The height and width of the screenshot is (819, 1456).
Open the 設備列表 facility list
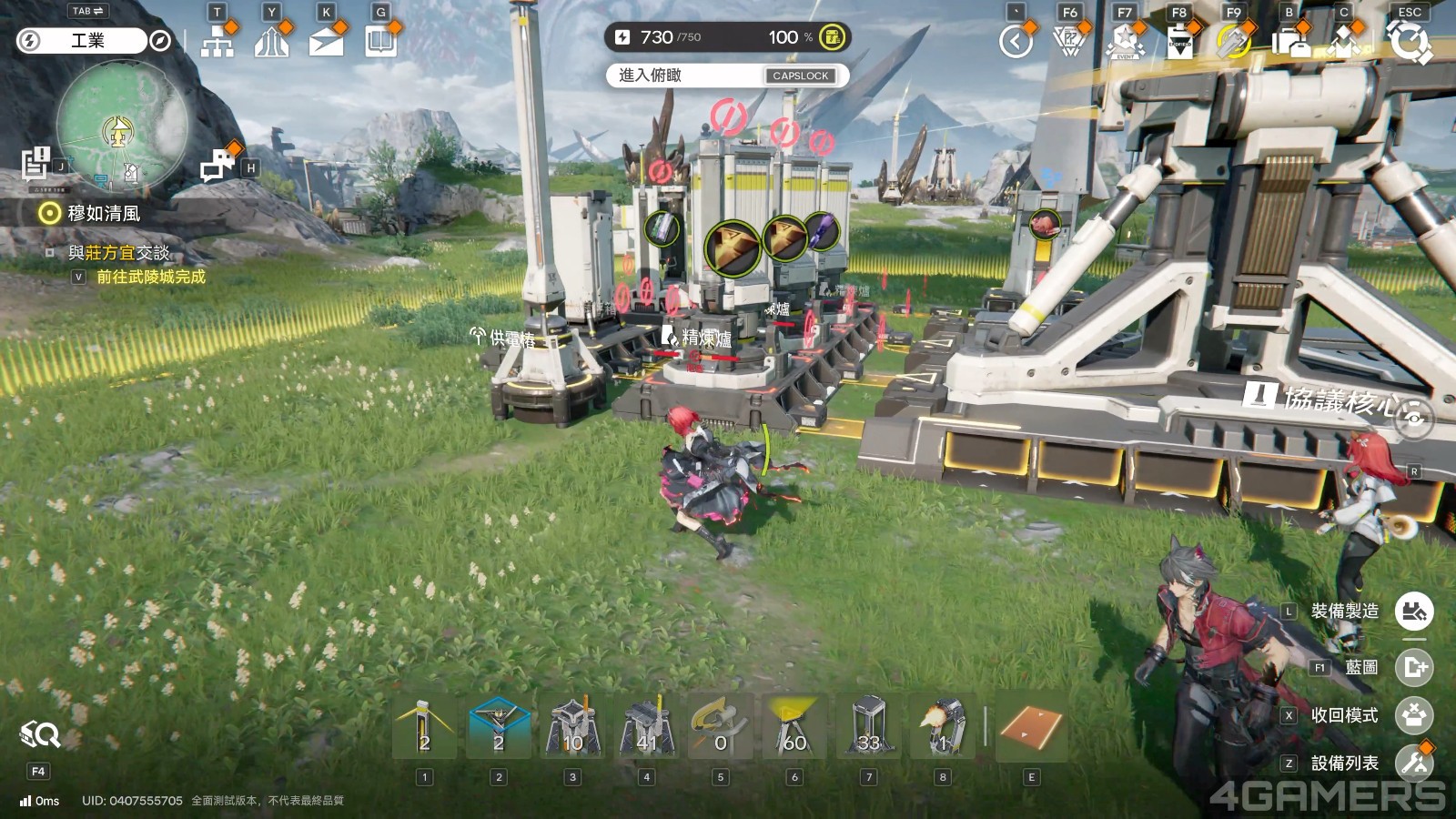pos(1413,763)
